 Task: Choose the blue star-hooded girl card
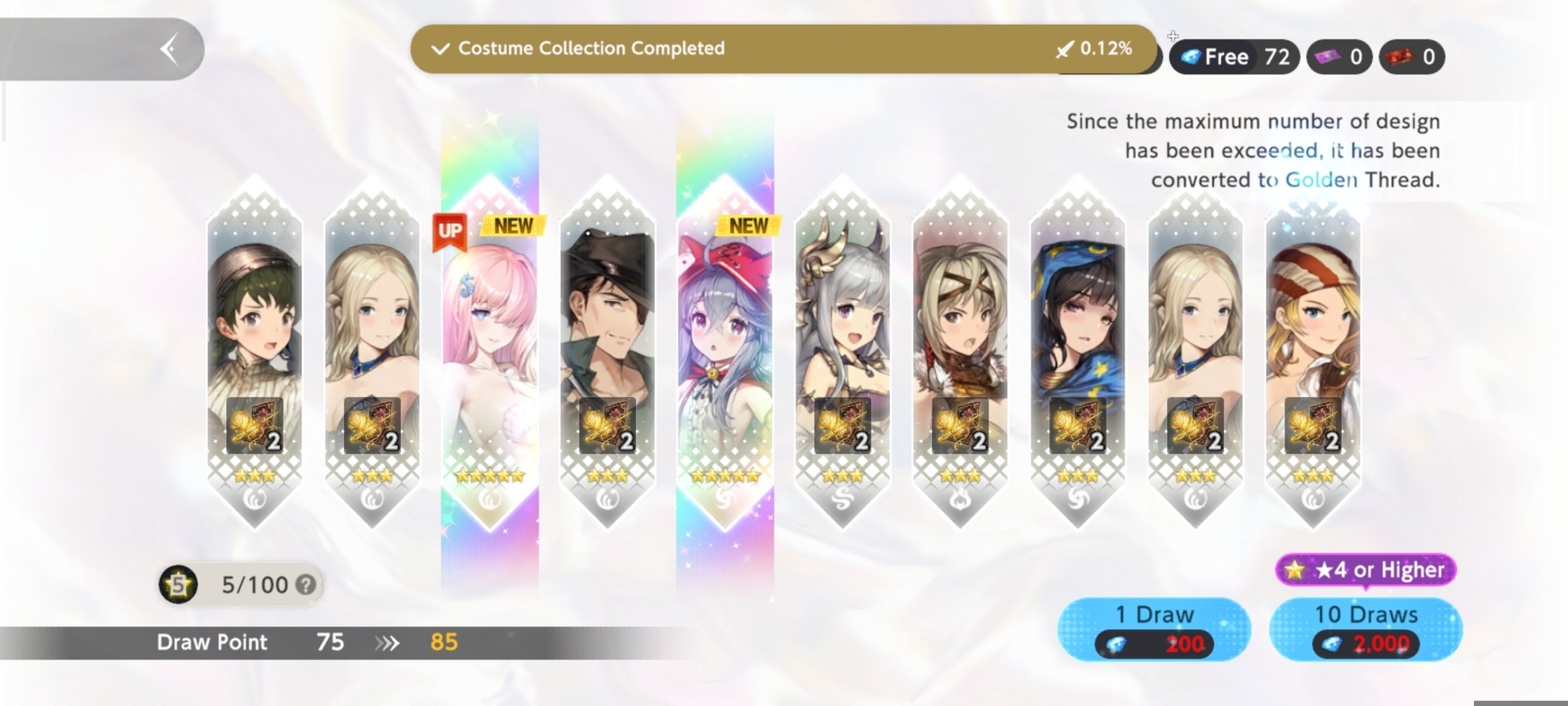(x=1078, y=351)
